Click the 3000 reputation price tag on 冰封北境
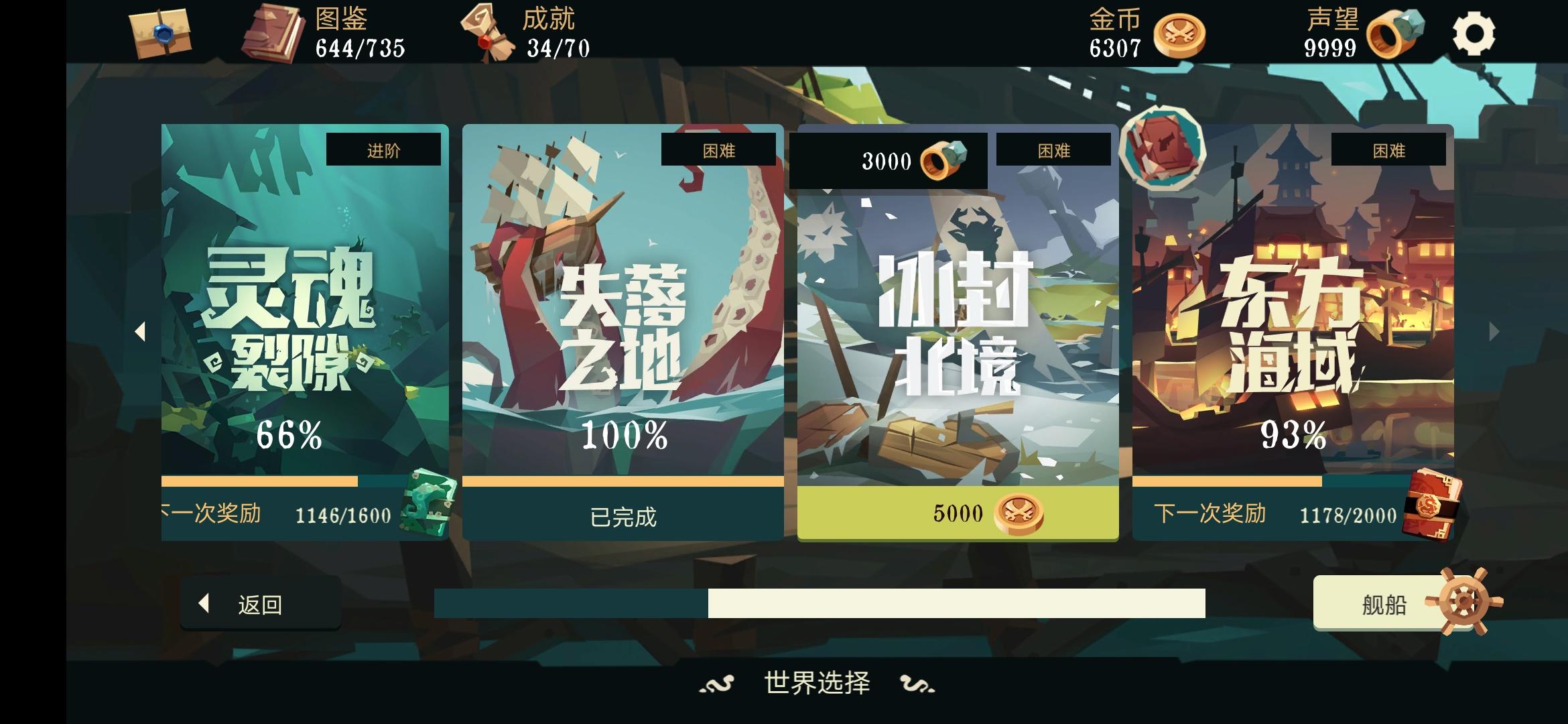1568x724 pixels. coord(889,160)
